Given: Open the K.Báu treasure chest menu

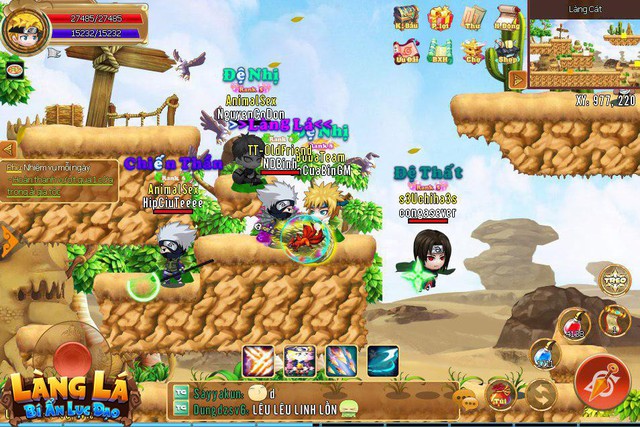Looking at the screenshot, I should tap(406, 18).
